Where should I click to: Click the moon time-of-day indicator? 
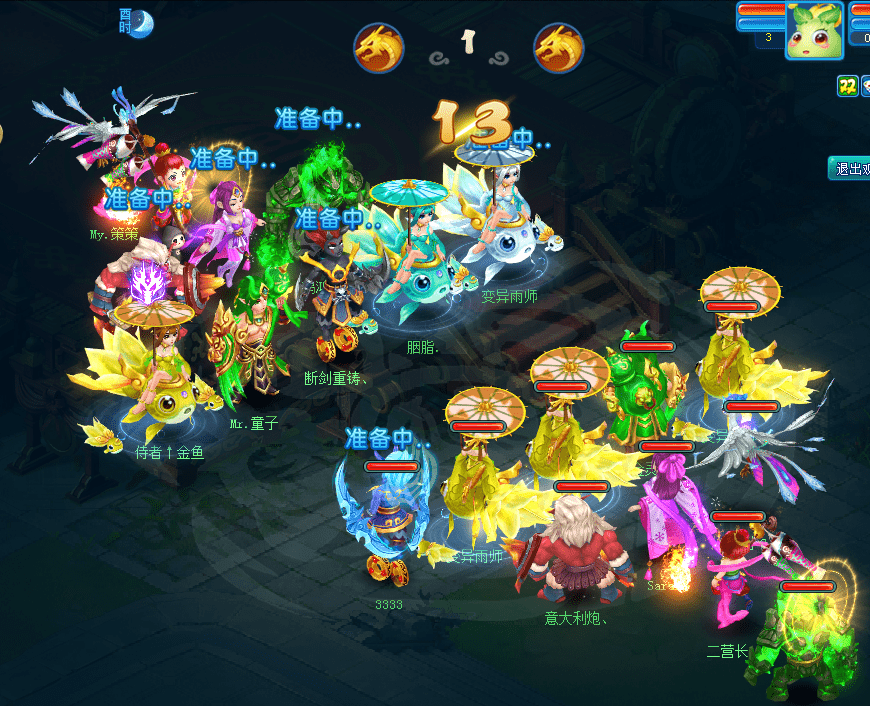[141, 22]
